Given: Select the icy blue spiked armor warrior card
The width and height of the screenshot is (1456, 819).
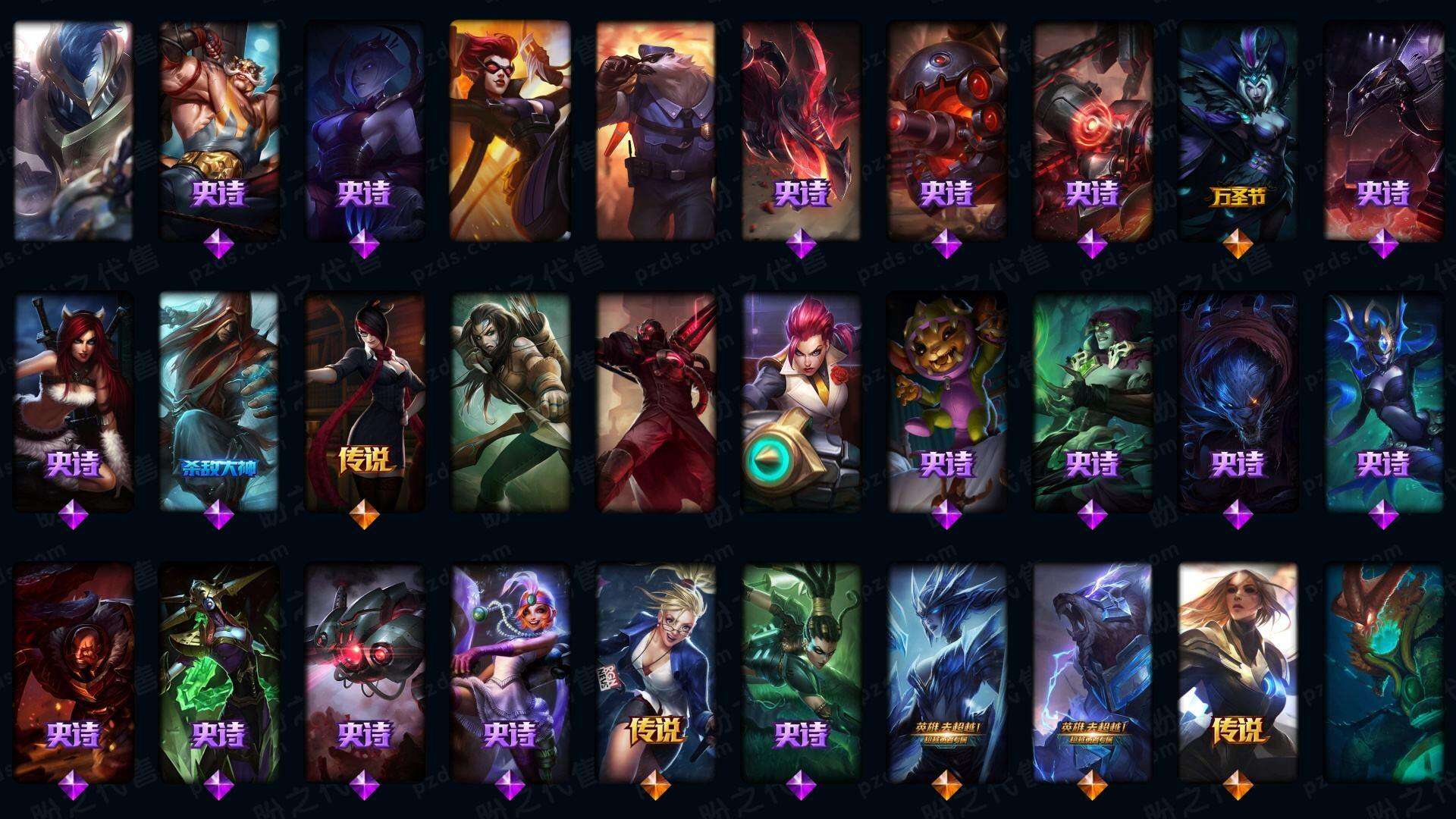Looking at the screenshot, I should pos(946,673).
